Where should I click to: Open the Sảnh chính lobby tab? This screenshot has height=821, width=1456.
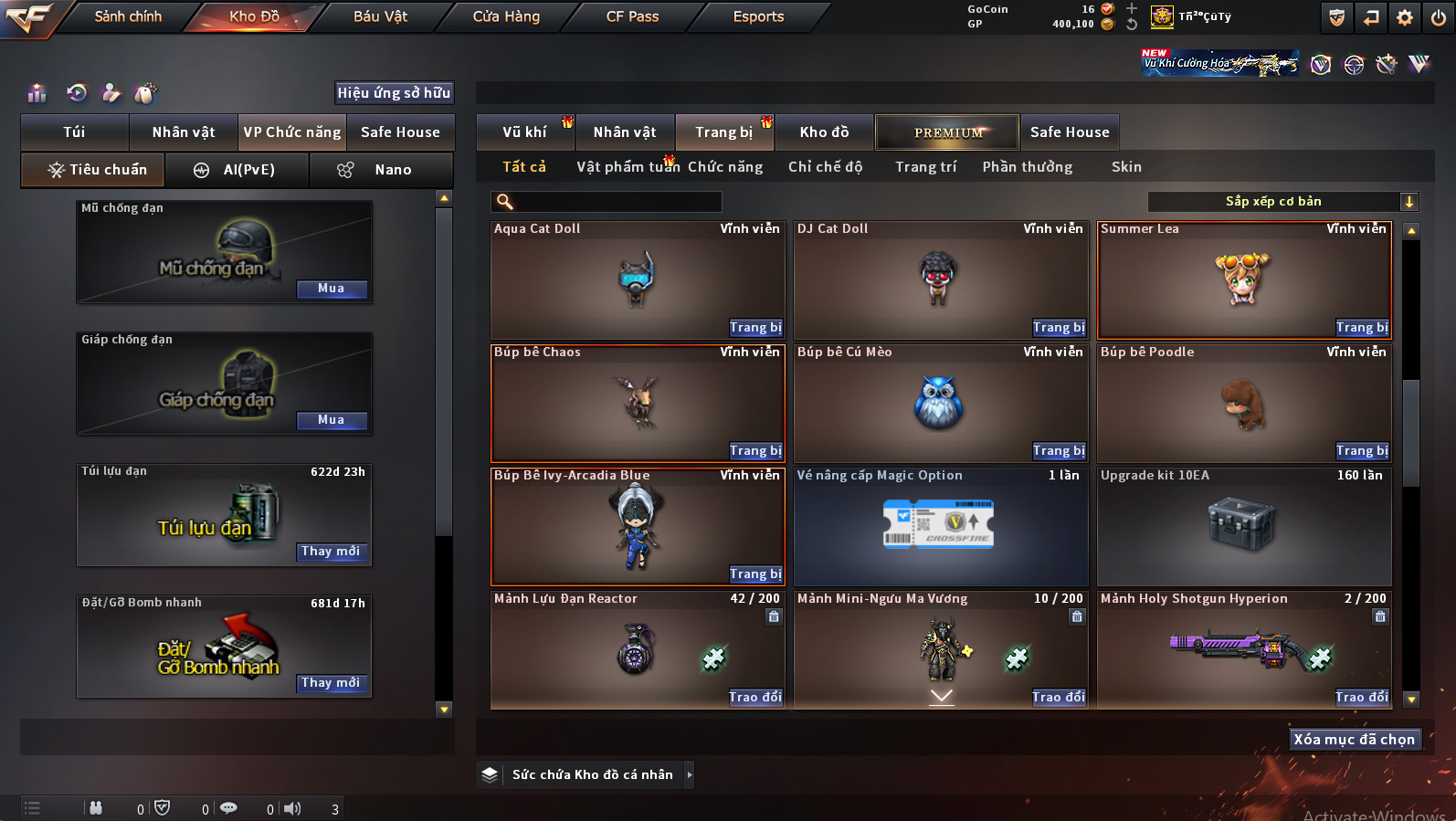(x=128, y=16)
